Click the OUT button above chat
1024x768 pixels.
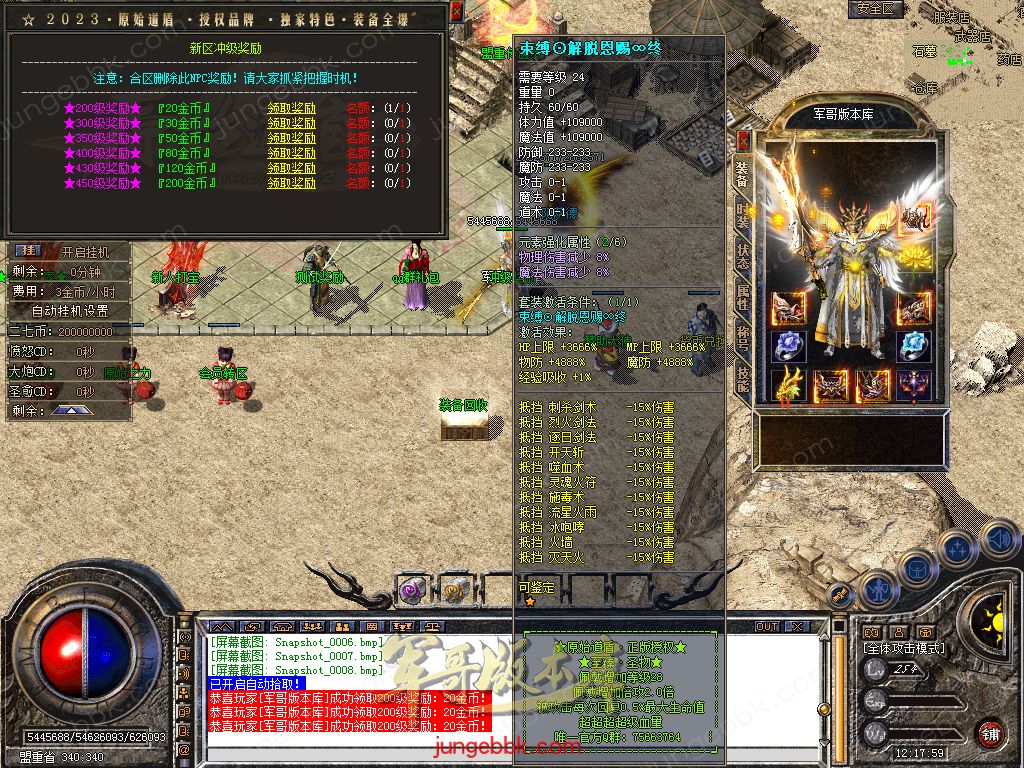pyautogui.click(x=767, y=626)
